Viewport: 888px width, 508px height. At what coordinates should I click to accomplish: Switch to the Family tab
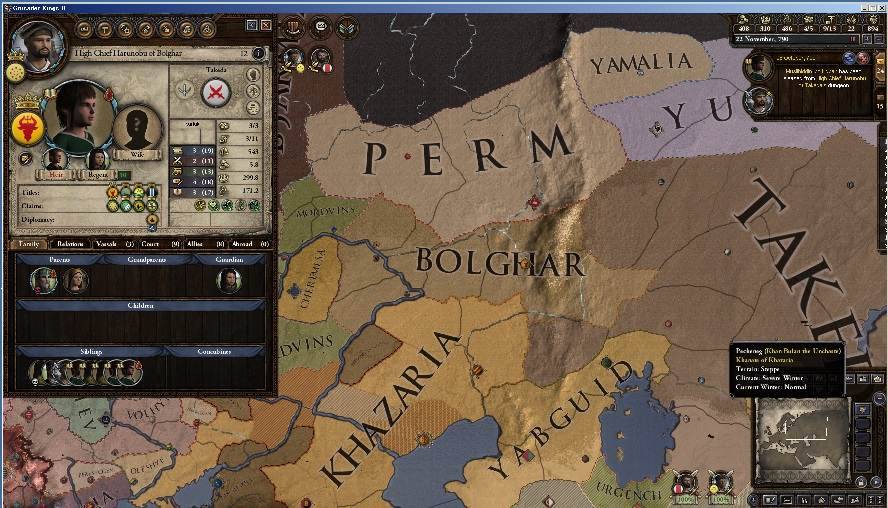[30, 243]
